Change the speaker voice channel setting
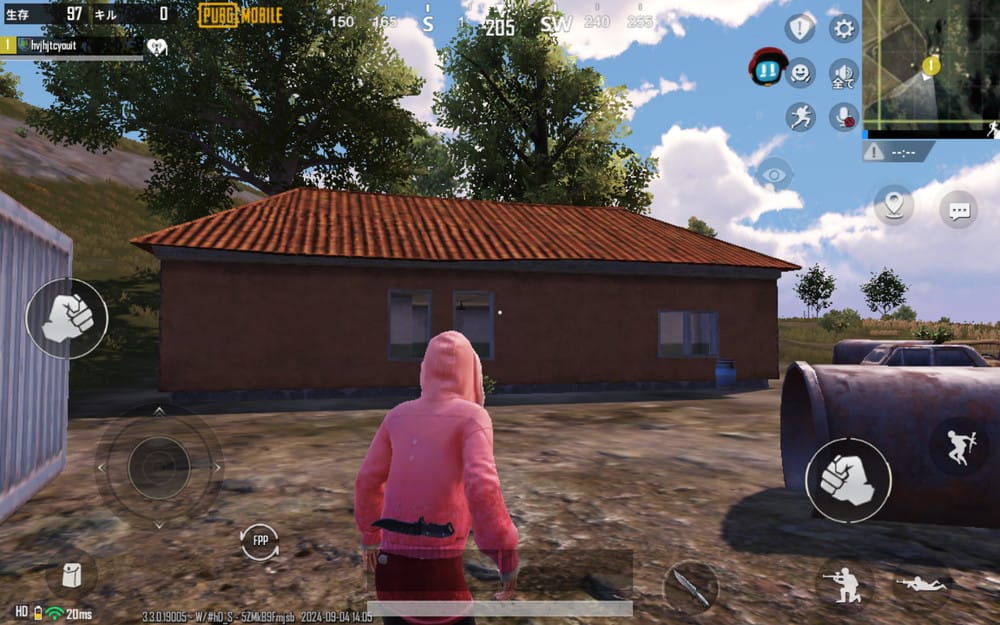Image resolution: width=1000 pixels, height=625 pixels. pos(844,72)
